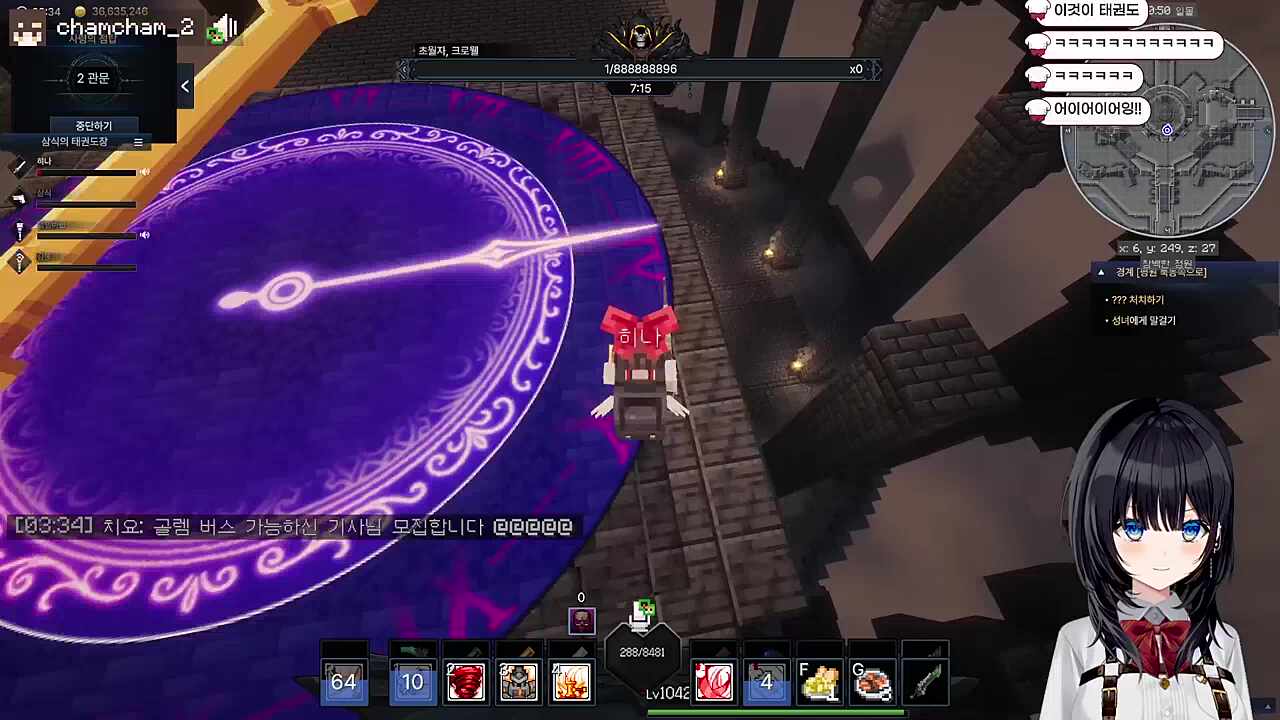The image size is (1280, 720).
Task: Activate the flame burst skill
Action: (x=571, y=682)
